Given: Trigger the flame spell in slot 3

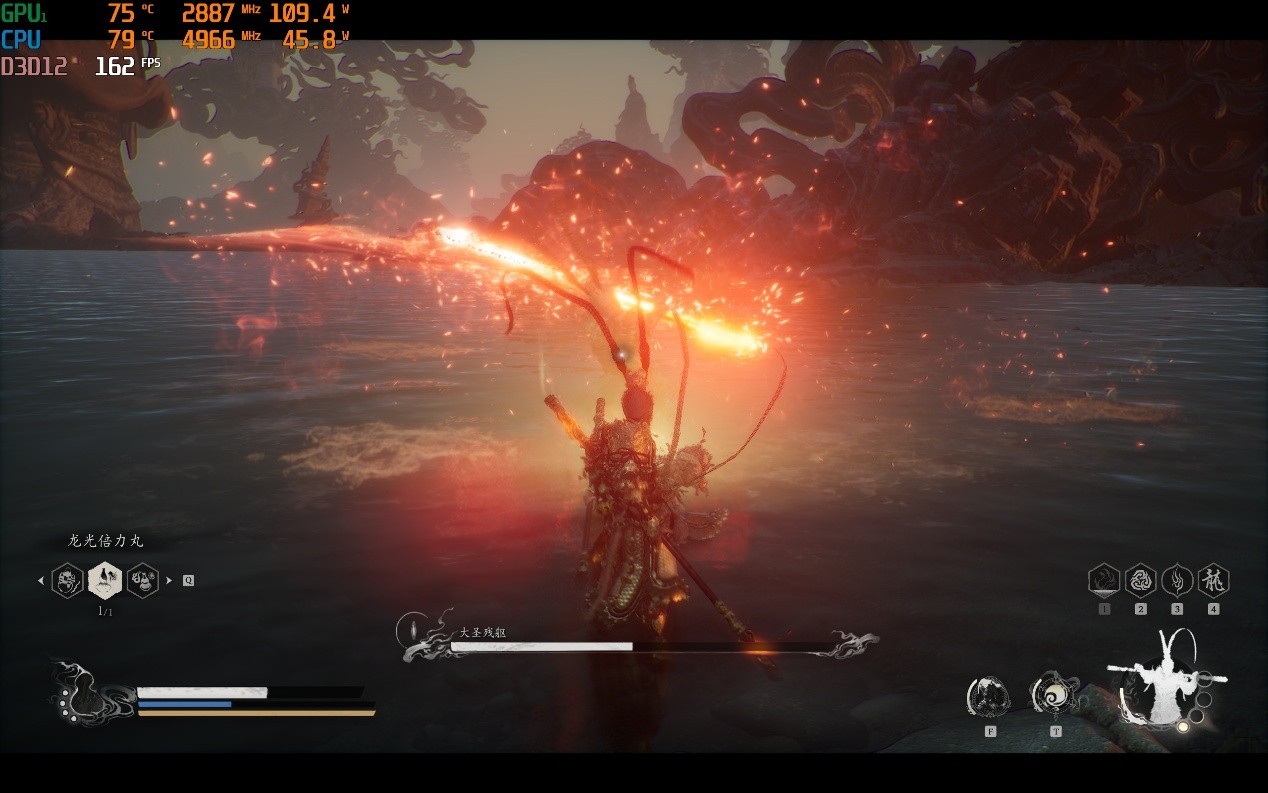Looking at the screenshot, I should coord(1177,580).
